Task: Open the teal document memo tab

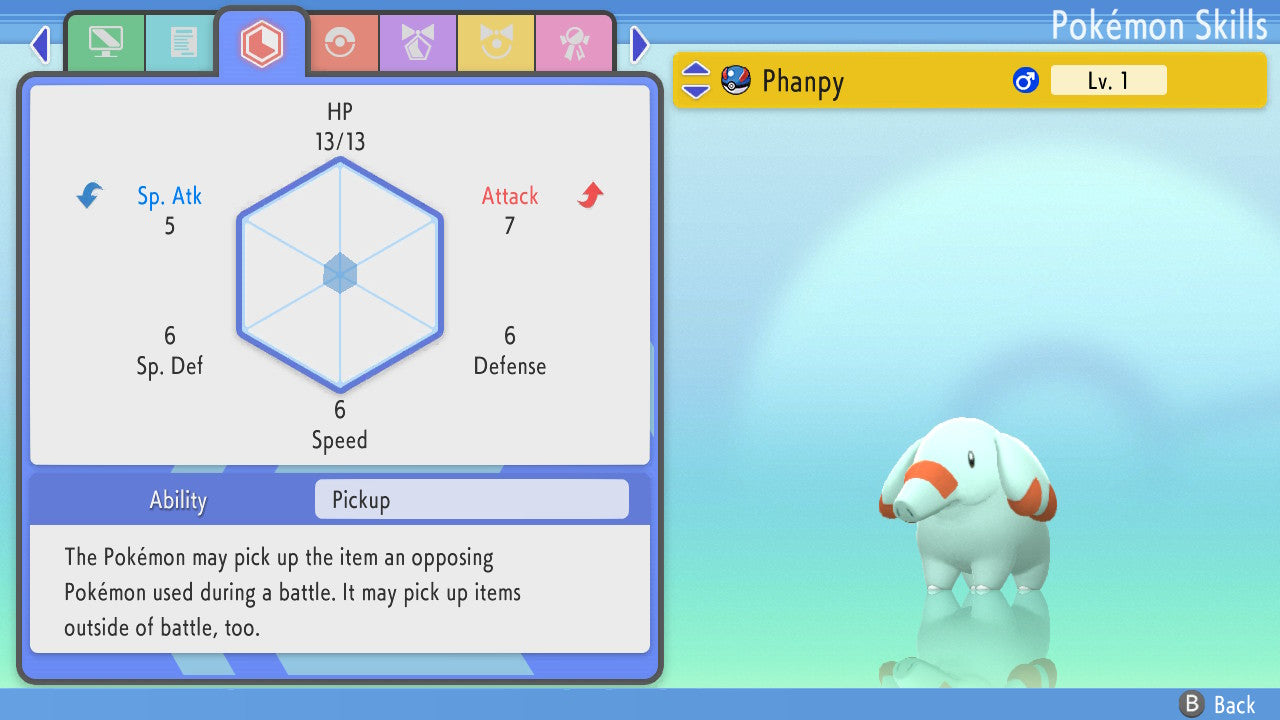Action: click(x=183, y=43)
